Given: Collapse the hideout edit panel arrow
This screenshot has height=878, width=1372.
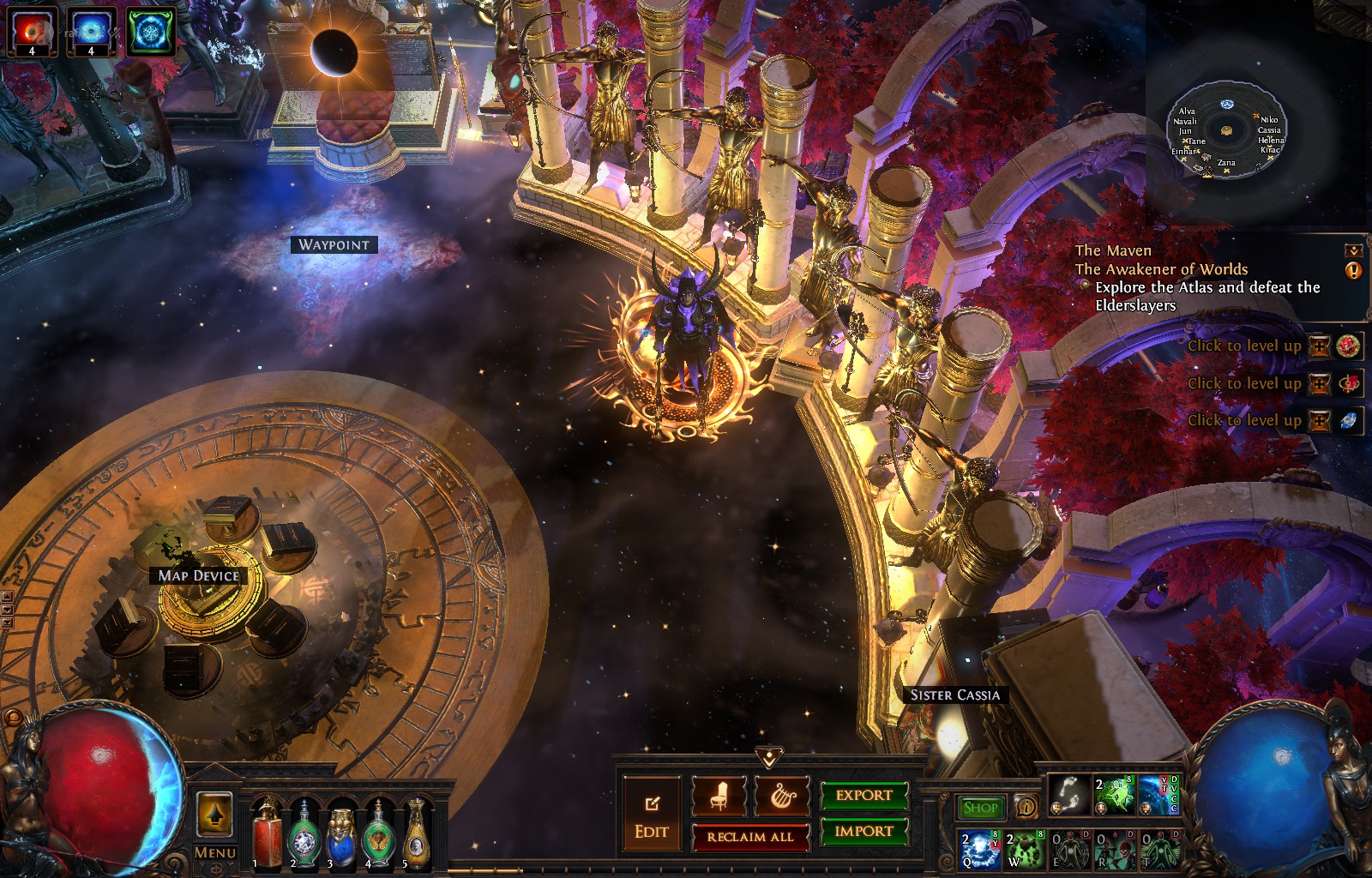Looking at the screenshot, I should pos(770,755).
